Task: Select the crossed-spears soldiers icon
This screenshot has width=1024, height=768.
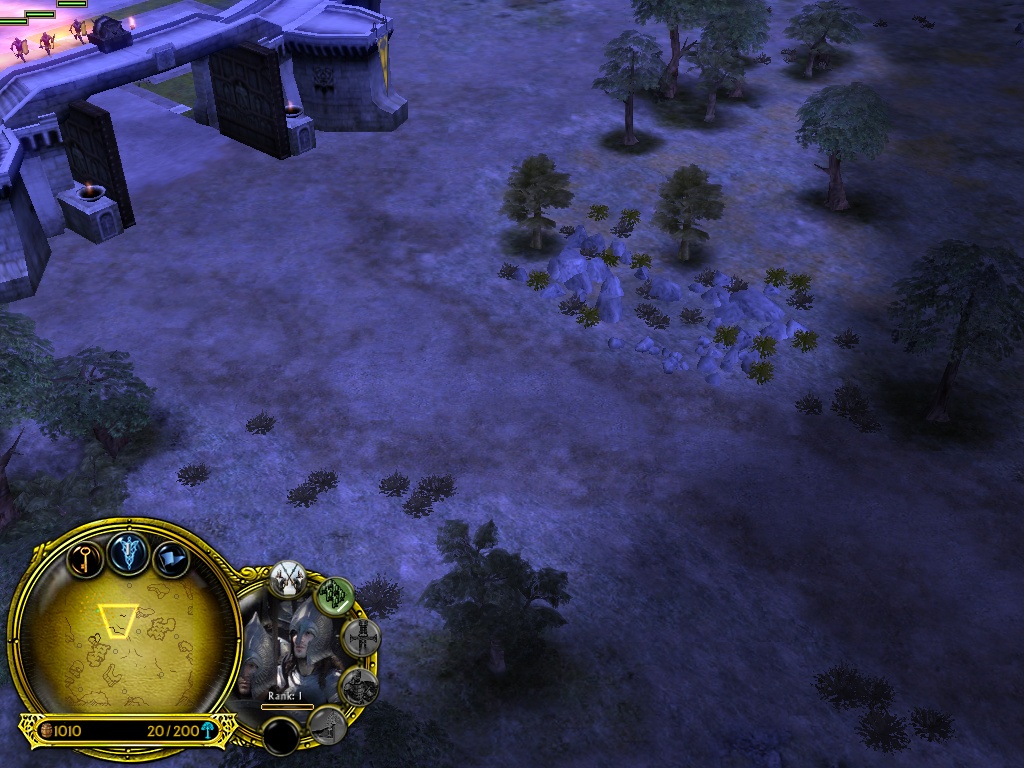Action: coord(287,578)
